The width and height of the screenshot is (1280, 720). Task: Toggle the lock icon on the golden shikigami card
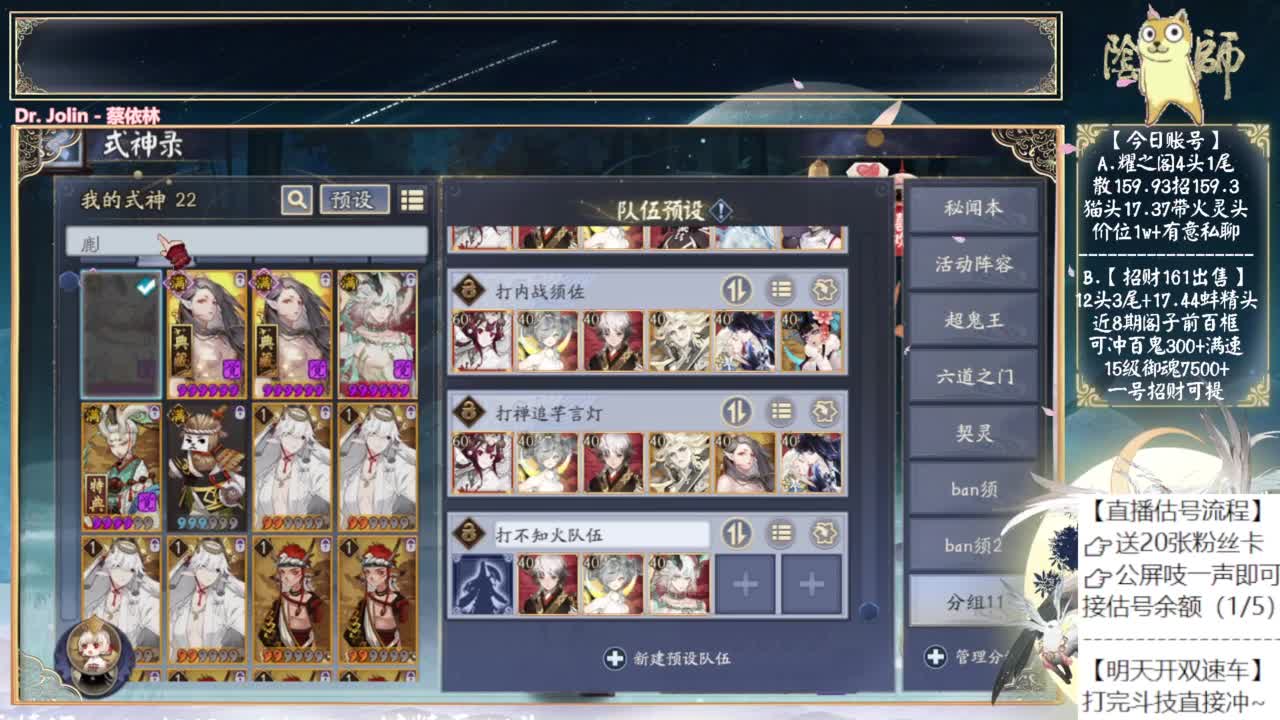point(239,278)
